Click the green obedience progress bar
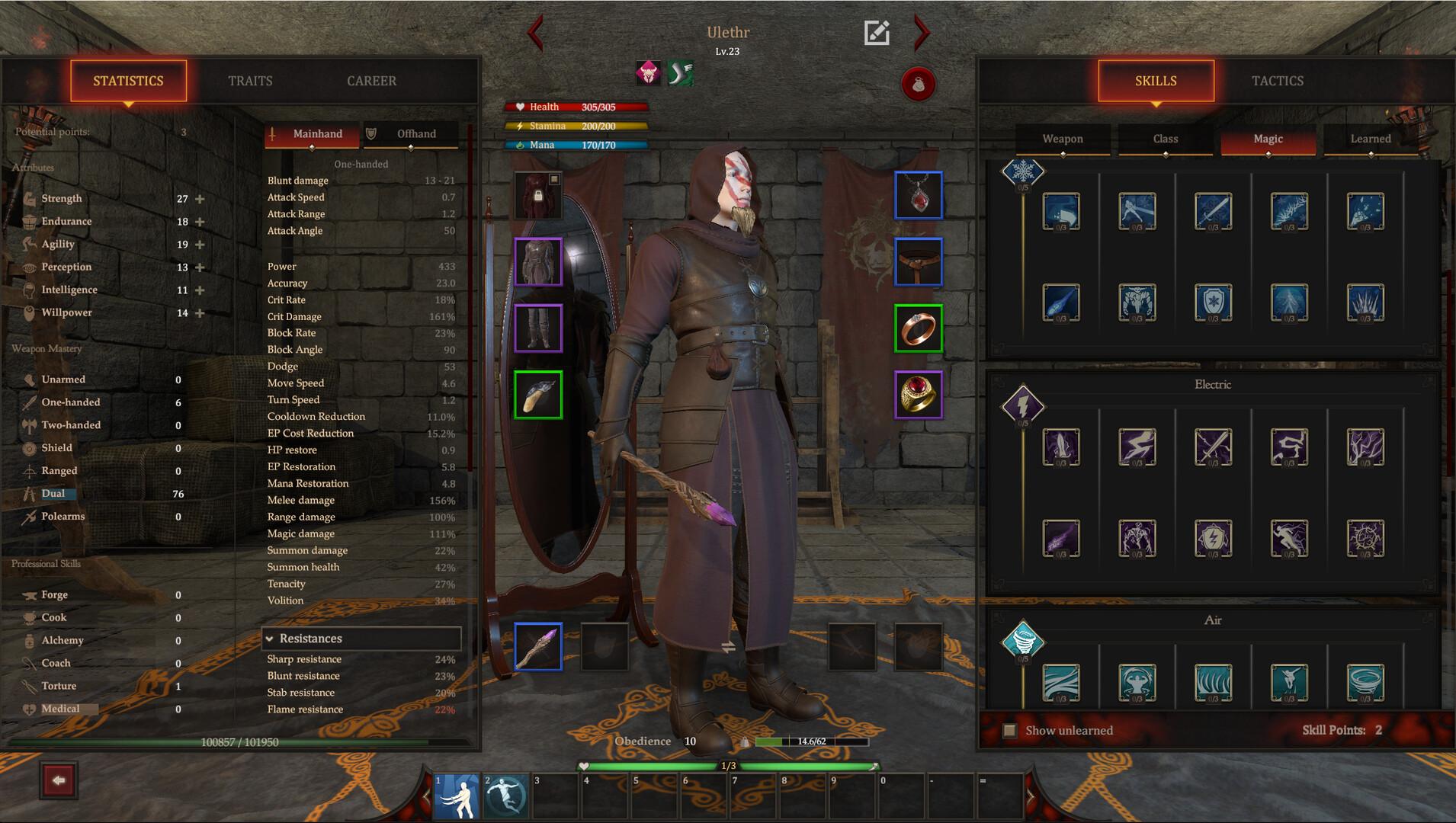Image resolution: width=1456 pixels, height=823 pixels. pyautogui.click(x=770, y=741)
